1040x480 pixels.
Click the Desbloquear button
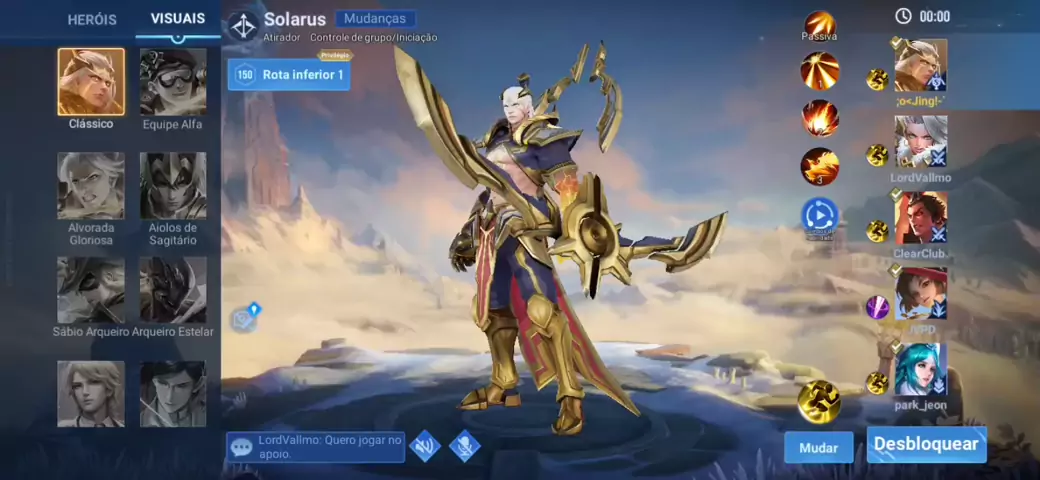point(926,444)
